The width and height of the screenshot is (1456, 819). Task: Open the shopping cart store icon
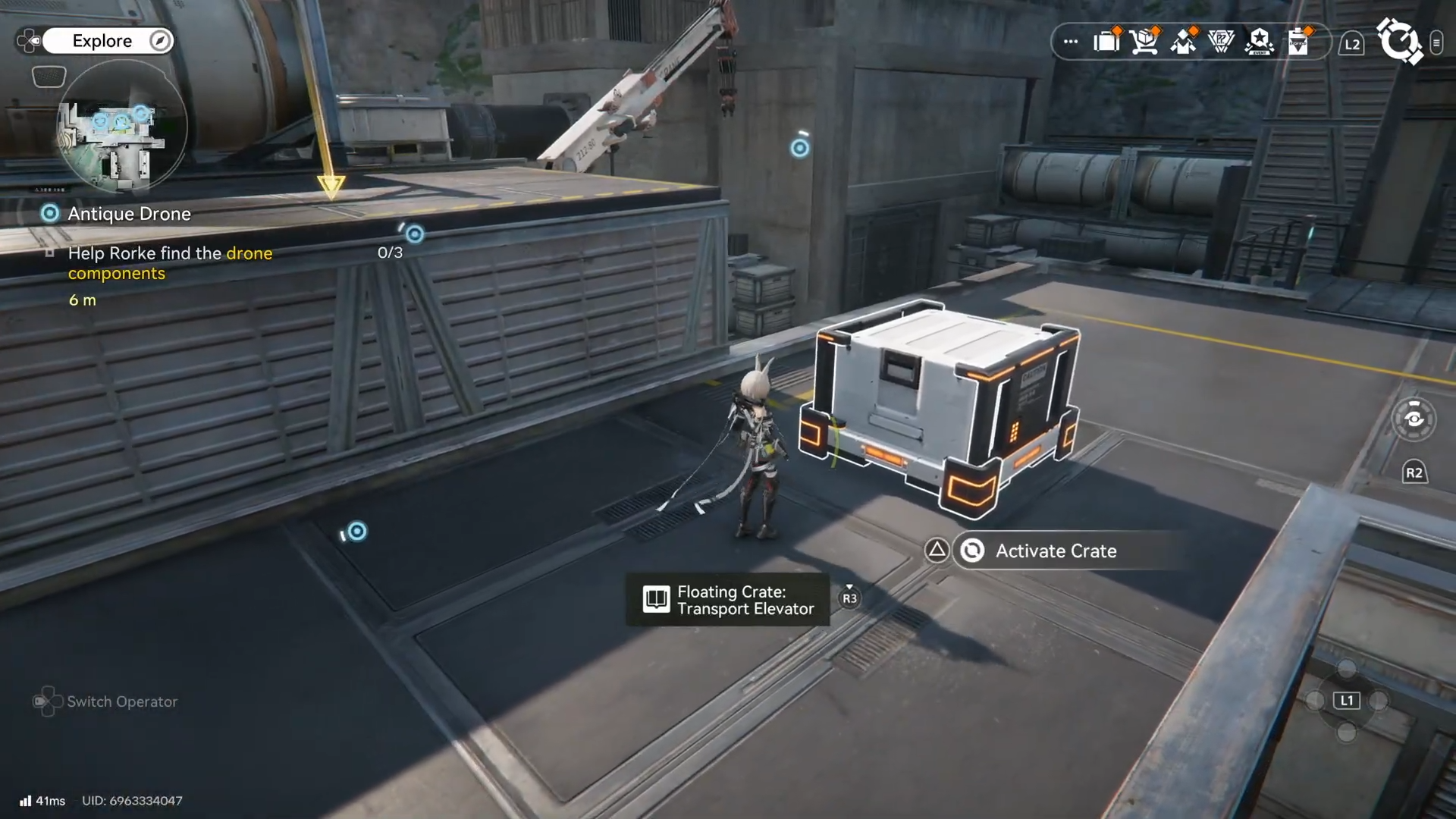tap(1144, 41)
